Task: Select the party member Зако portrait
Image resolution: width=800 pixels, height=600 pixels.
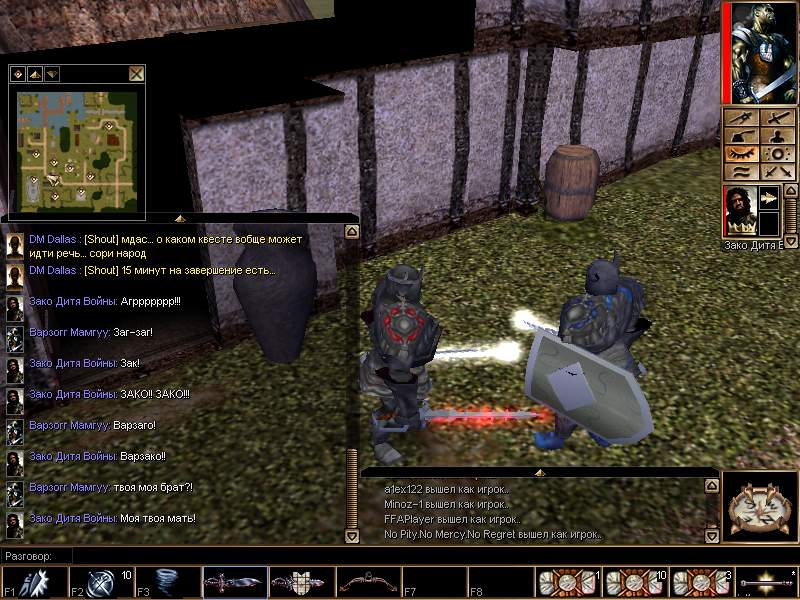Action: coord(739,211)
